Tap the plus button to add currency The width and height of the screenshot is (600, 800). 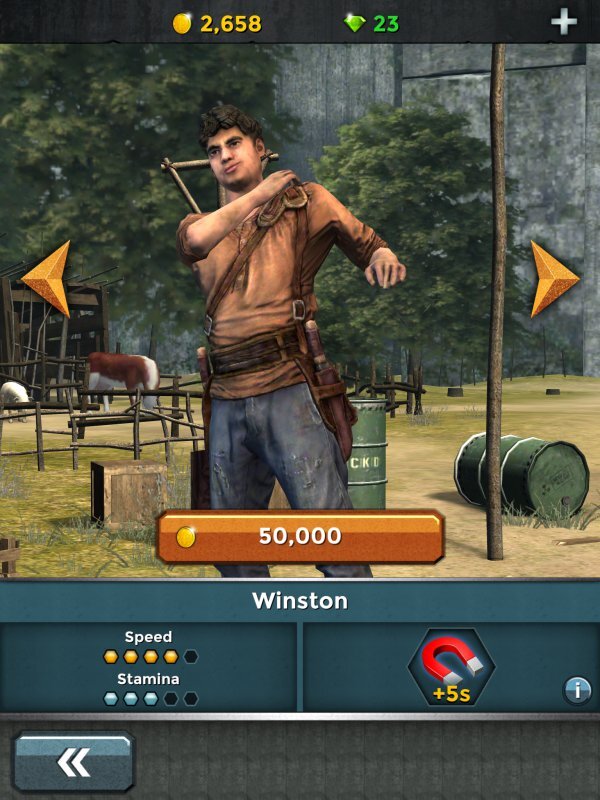pos(565,22)
